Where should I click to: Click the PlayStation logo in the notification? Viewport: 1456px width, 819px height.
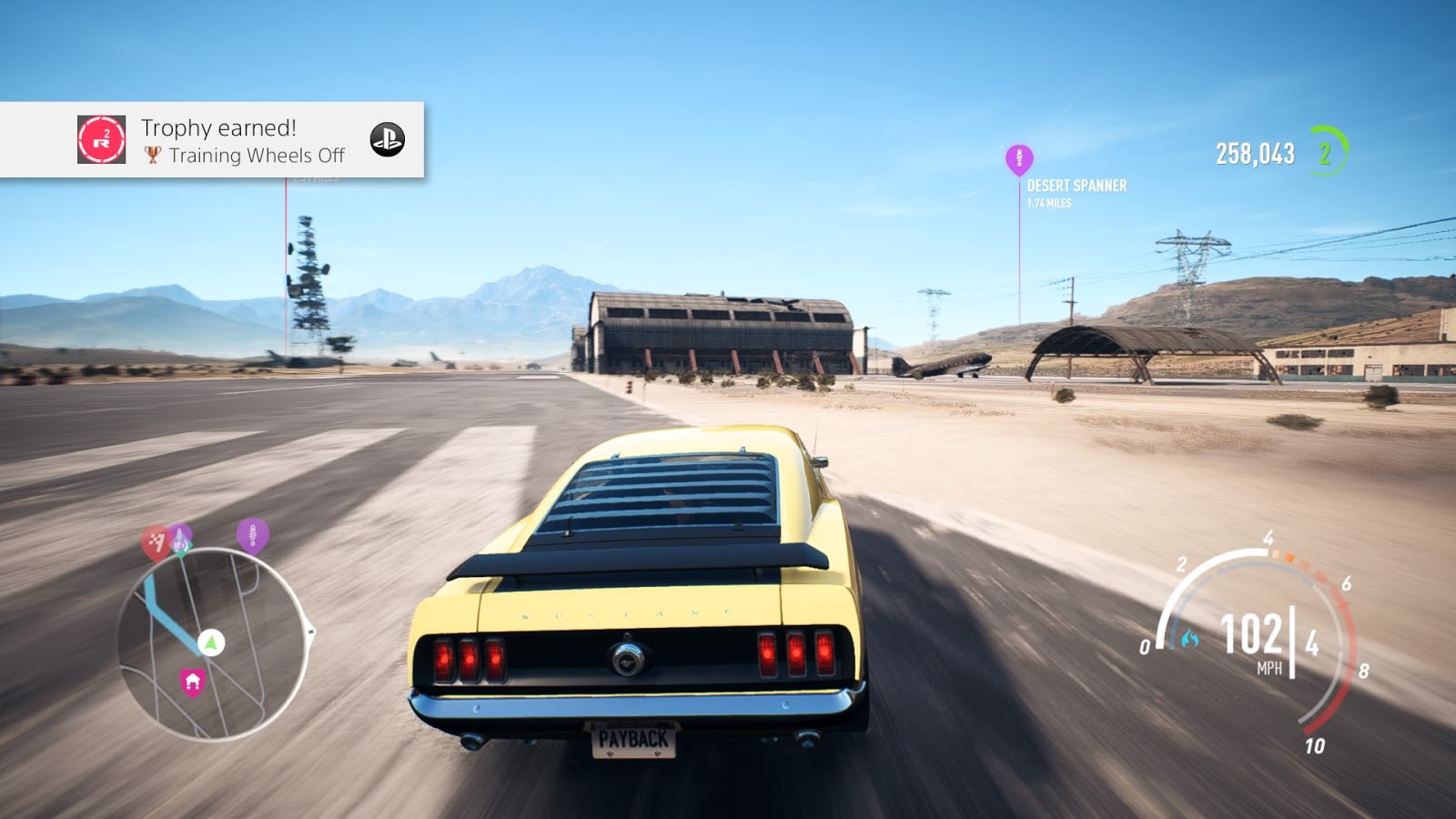point(387,139)
